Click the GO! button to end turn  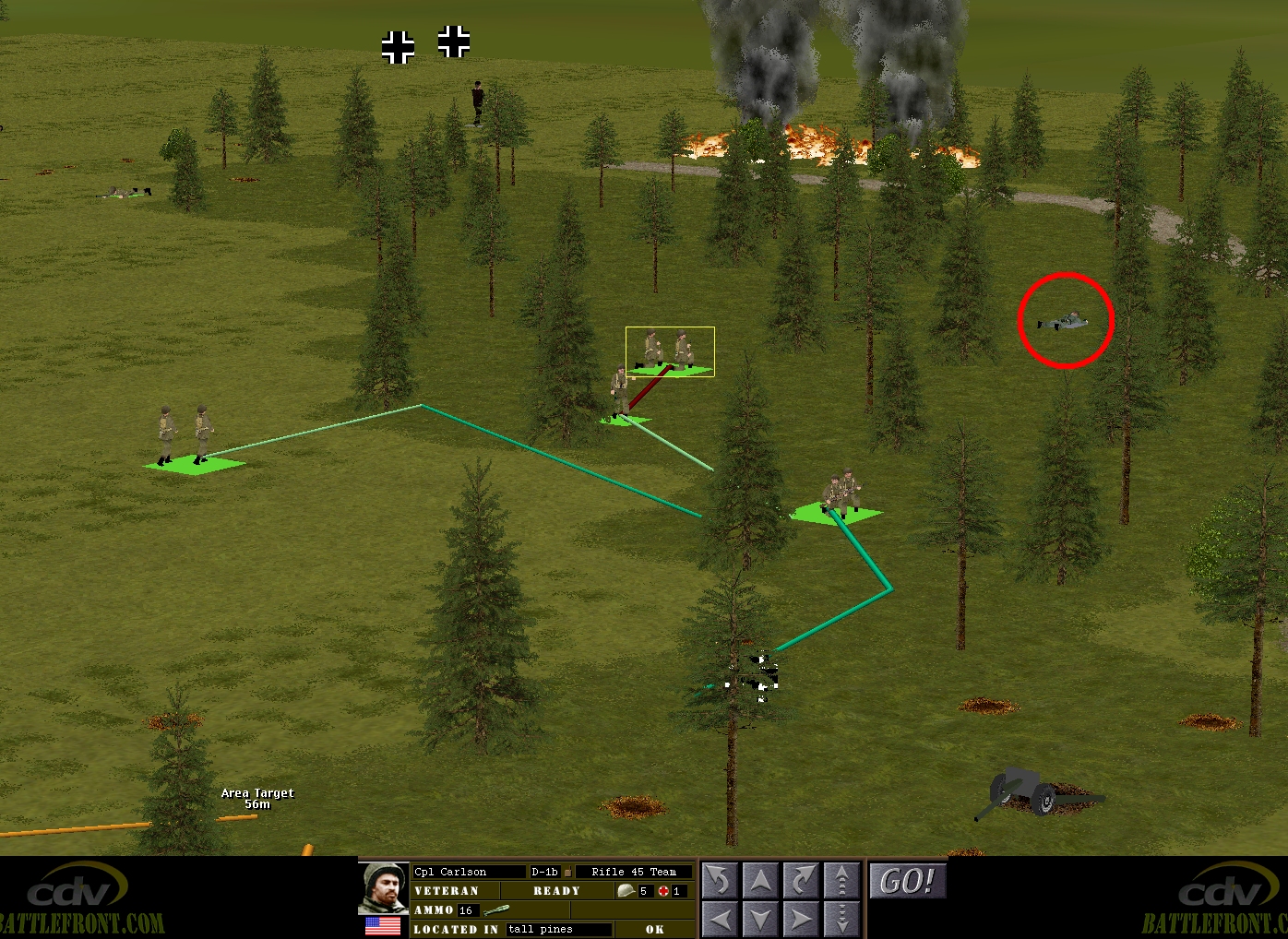pyautogui.click(x=907, y=881)
